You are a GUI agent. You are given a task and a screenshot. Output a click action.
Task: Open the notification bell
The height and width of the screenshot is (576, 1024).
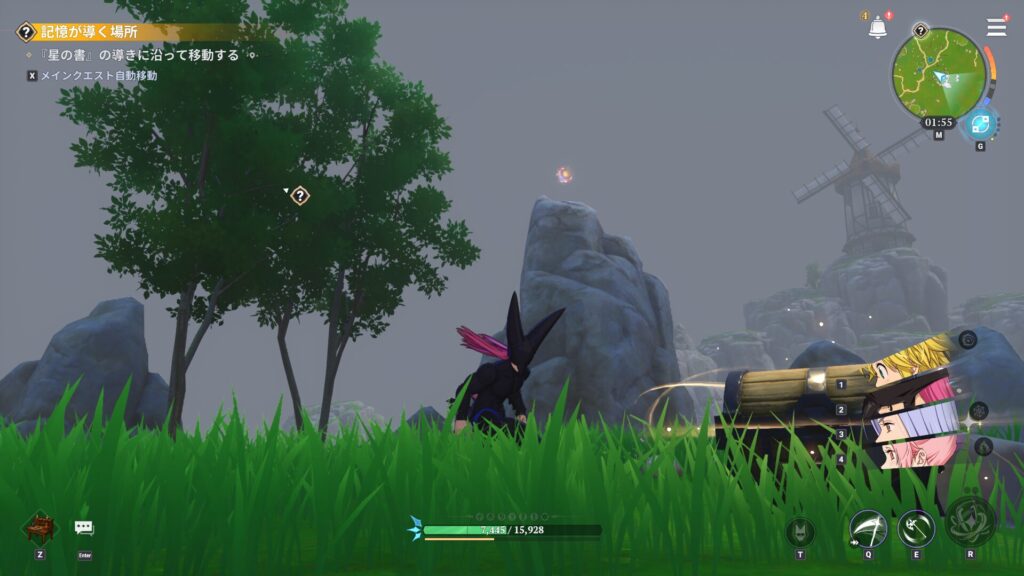[877, 28]
